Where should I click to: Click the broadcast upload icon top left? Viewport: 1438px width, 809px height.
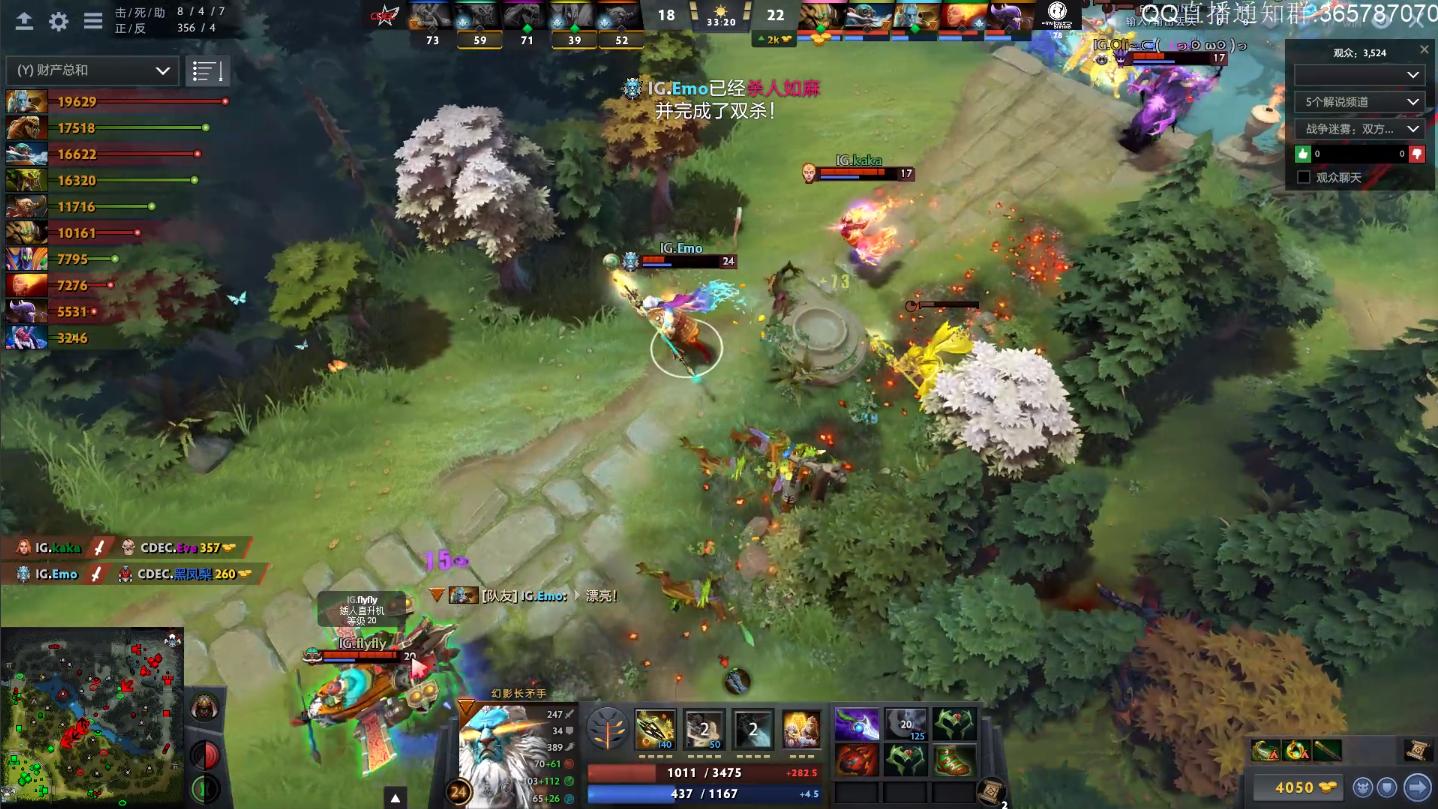[24, 20]
